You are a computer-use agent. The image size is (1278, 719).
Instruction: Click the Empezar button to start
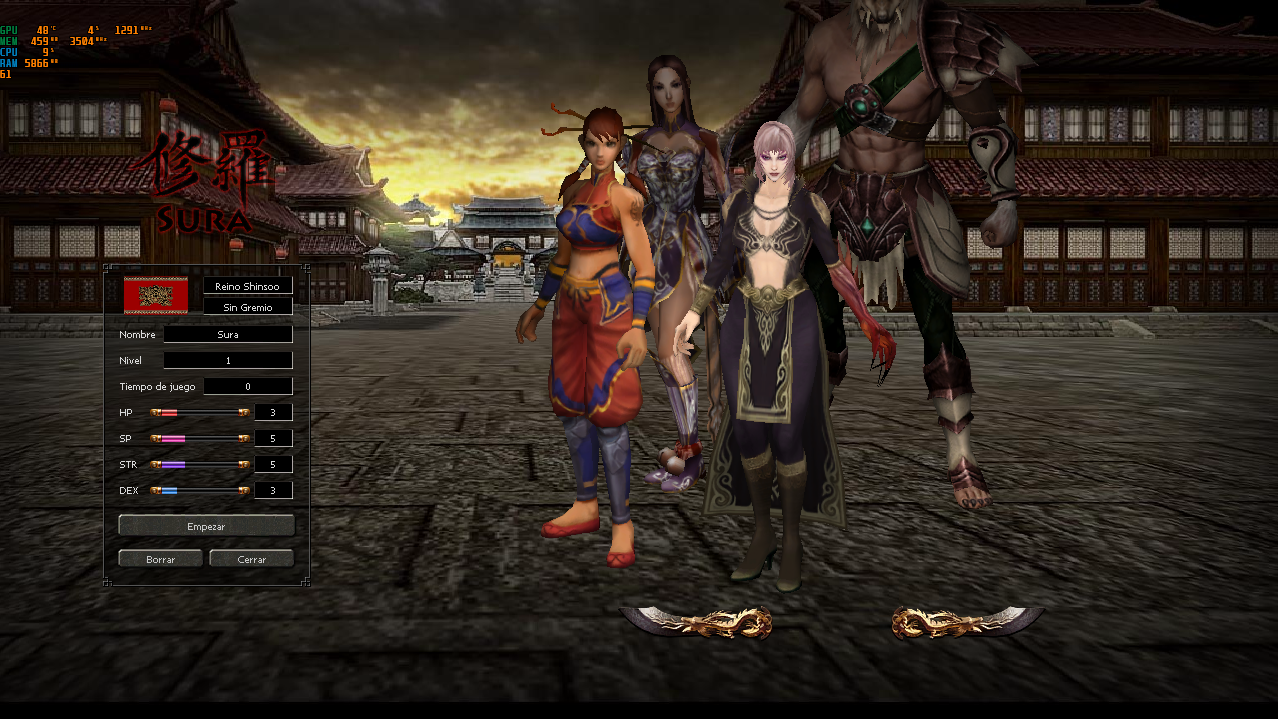[206, 526]
